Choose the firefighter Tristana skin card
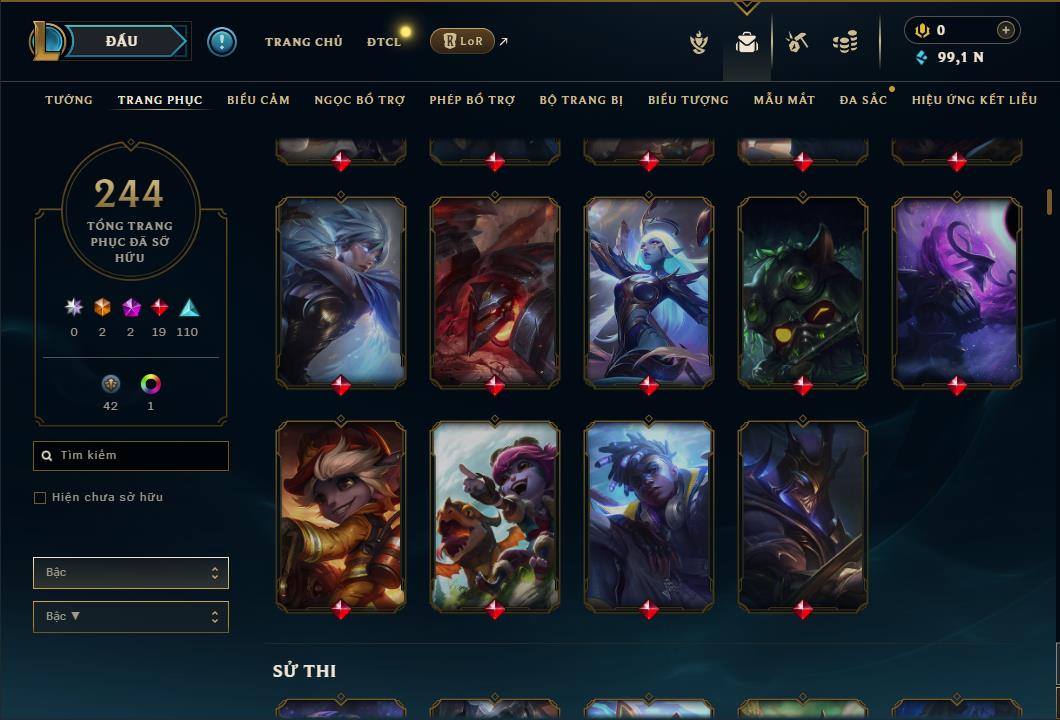 click(x=341, y=515)
